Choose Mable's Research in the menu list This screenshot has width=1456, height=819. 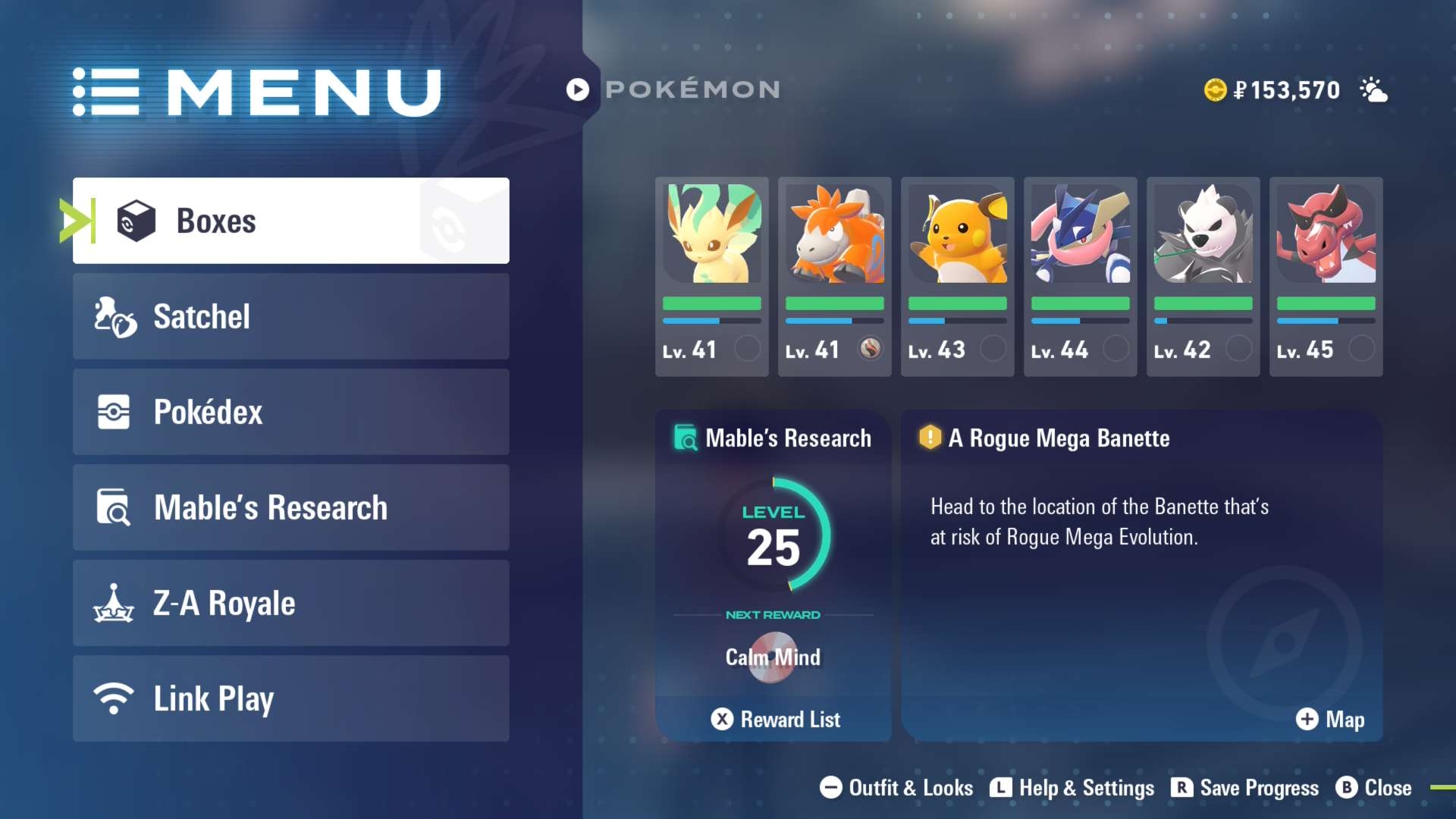point(290,507)
